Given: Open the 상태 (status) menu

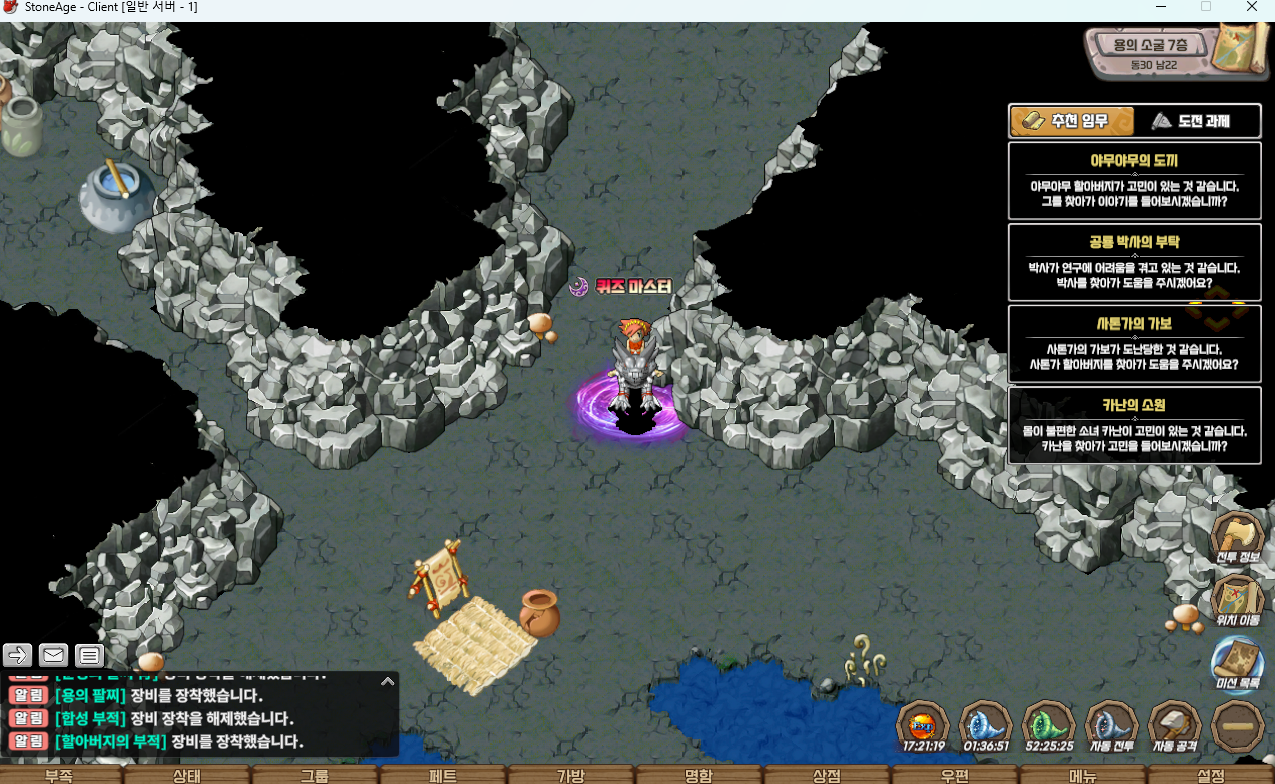Looking at the screenshot, I should 187,776.
